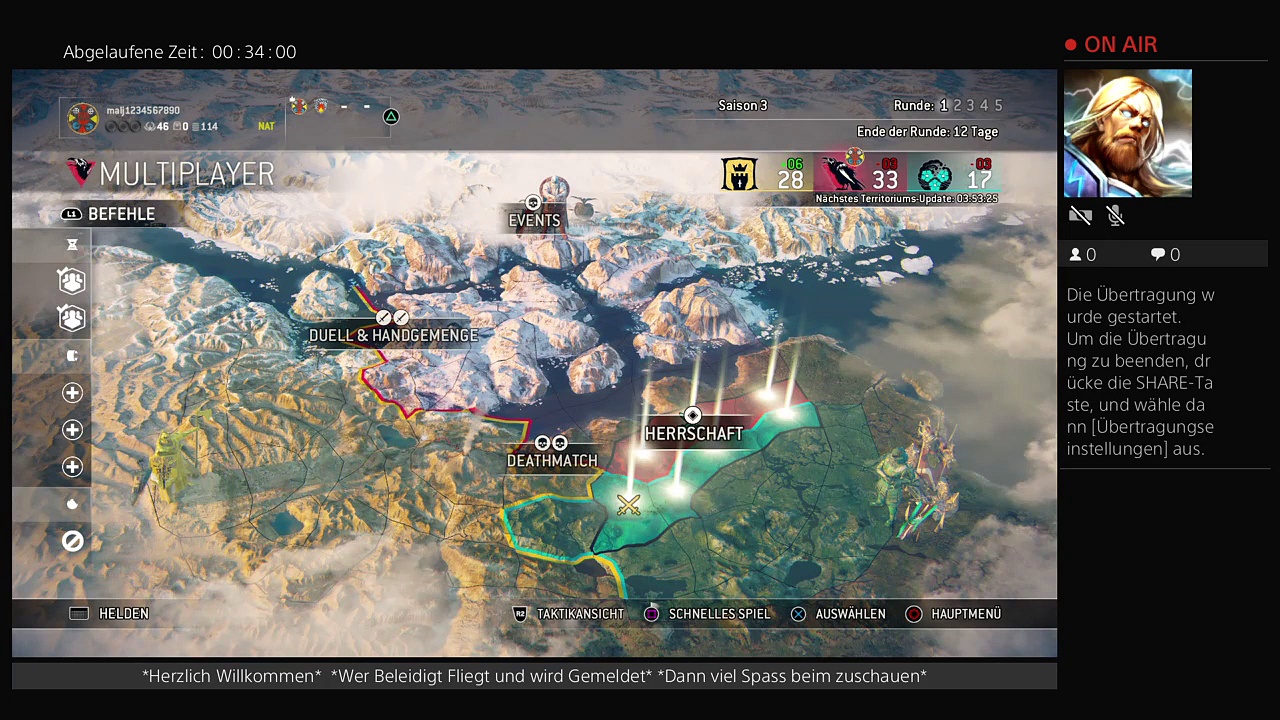Select the crossed-out circle order slot

coord(72,541)
